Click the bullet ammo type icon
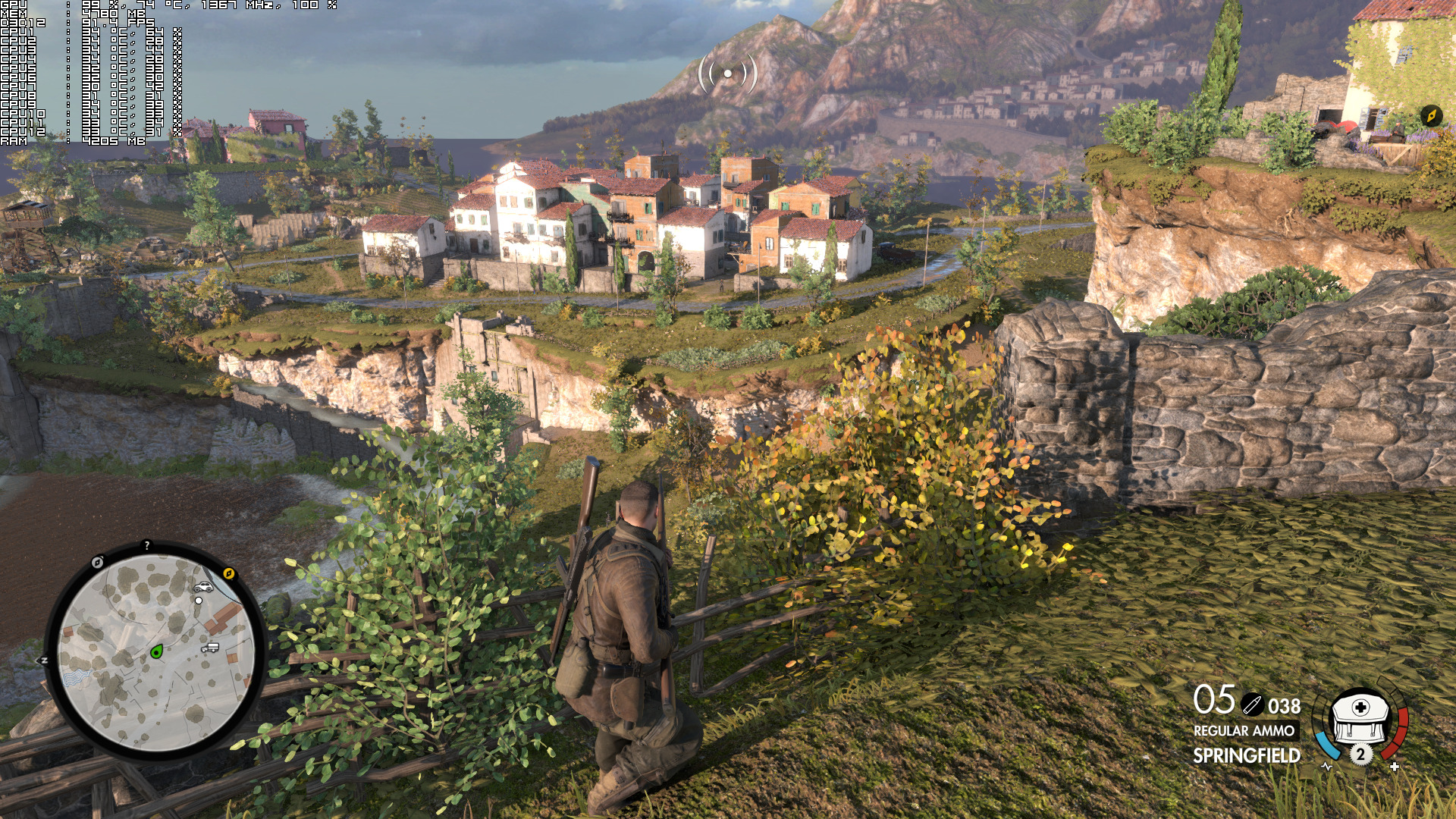The width and height of the screenshot is (1456, 819). pyautogui.click(x=1252, y=705)
